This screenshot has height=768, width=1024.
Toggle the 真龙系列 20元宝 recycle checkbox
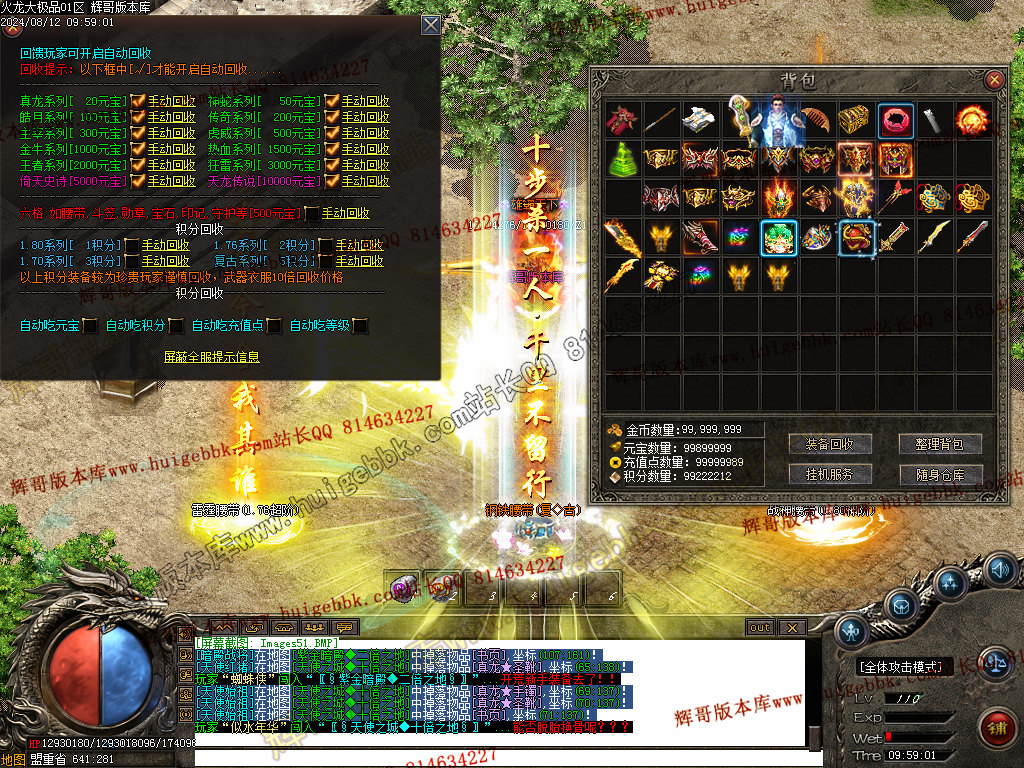point(138,101)
